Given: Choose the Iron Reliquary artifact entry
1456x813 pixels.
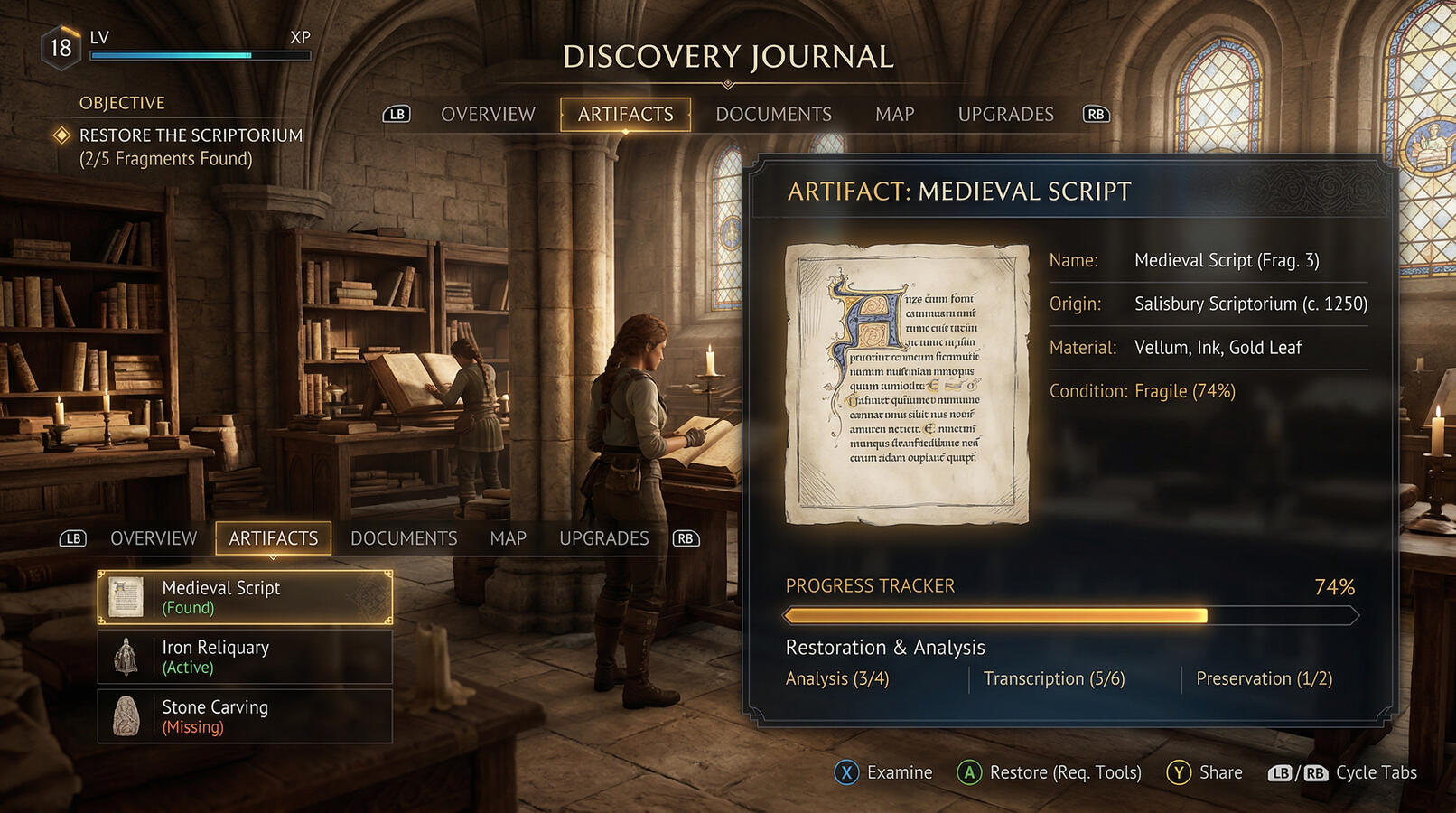Looking at the screenshot, I should tap(245, 657).
